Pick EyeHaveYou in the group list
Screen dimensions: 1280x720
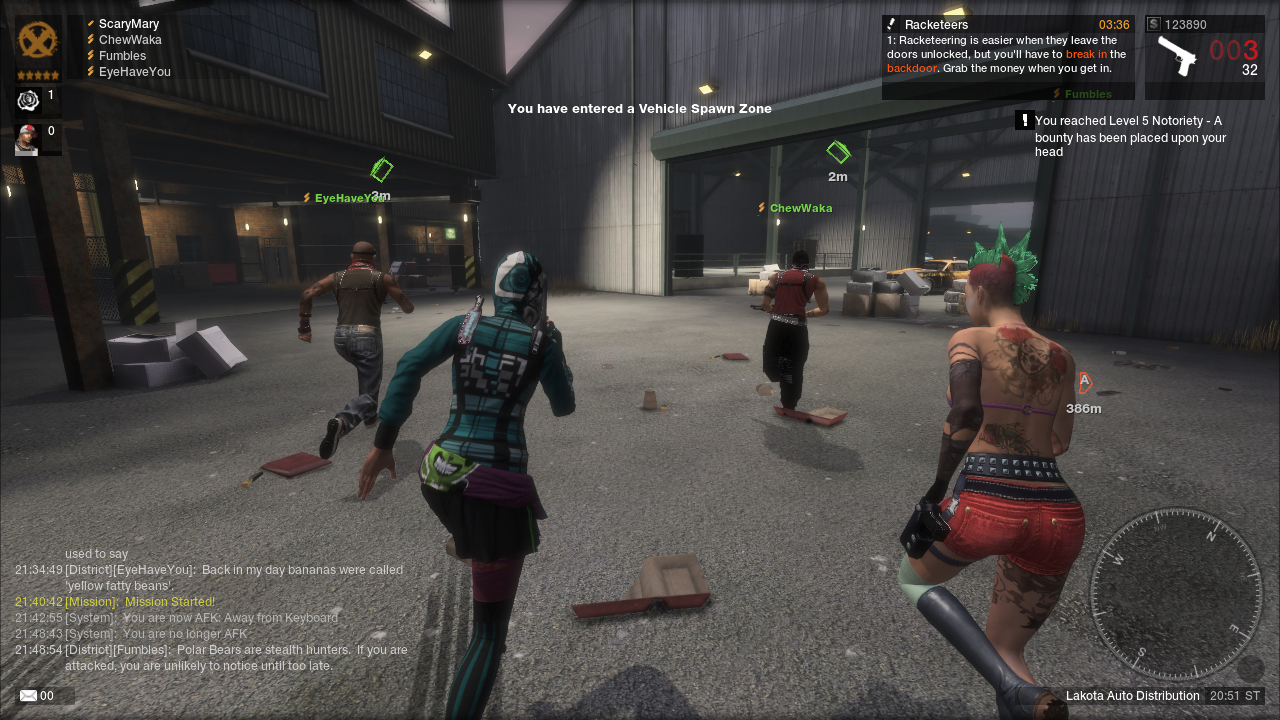134,72
